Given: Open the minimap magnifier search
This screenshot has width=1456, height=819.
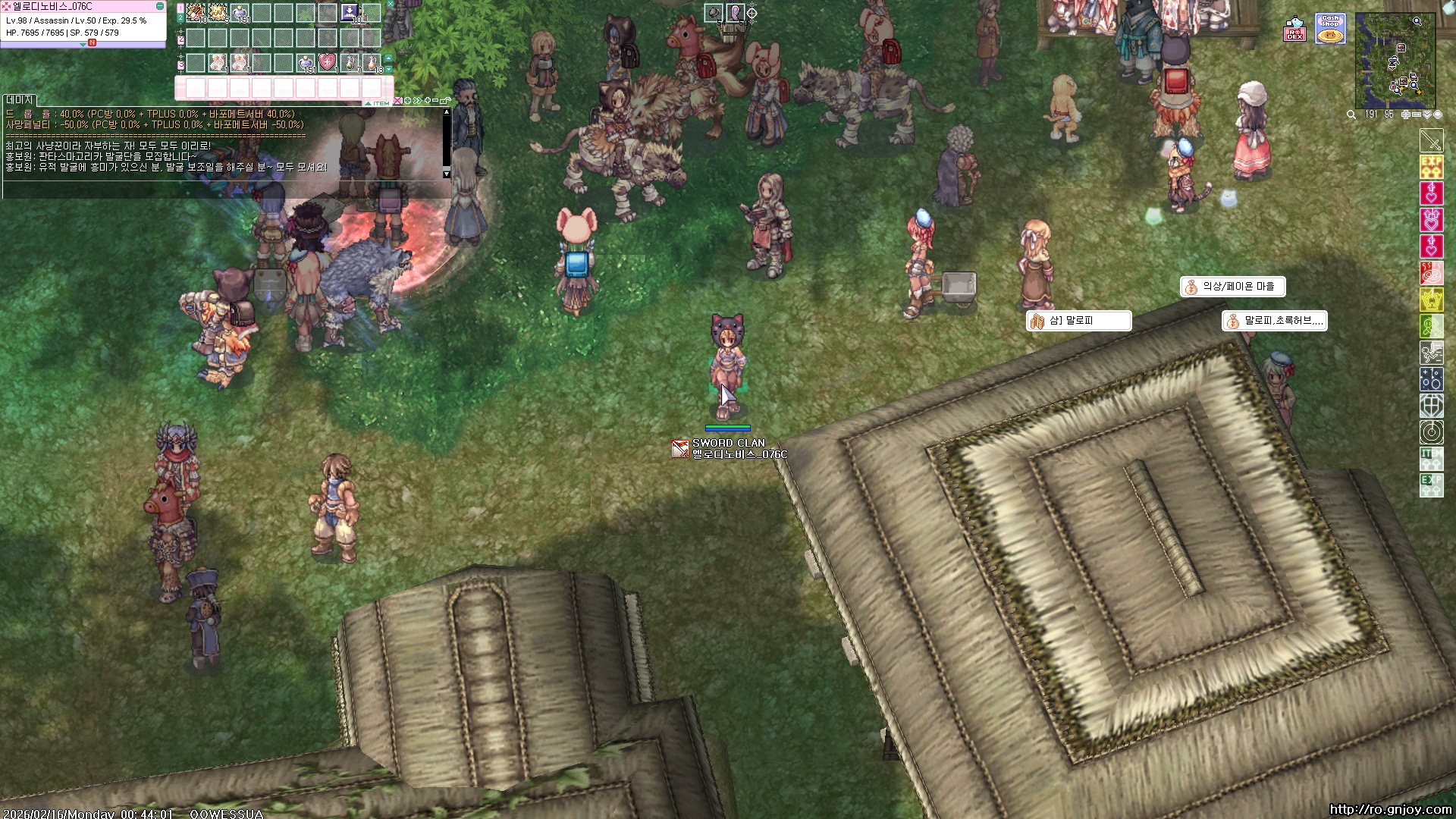Looking at the screenshot, I should [x=1351, y=115].
